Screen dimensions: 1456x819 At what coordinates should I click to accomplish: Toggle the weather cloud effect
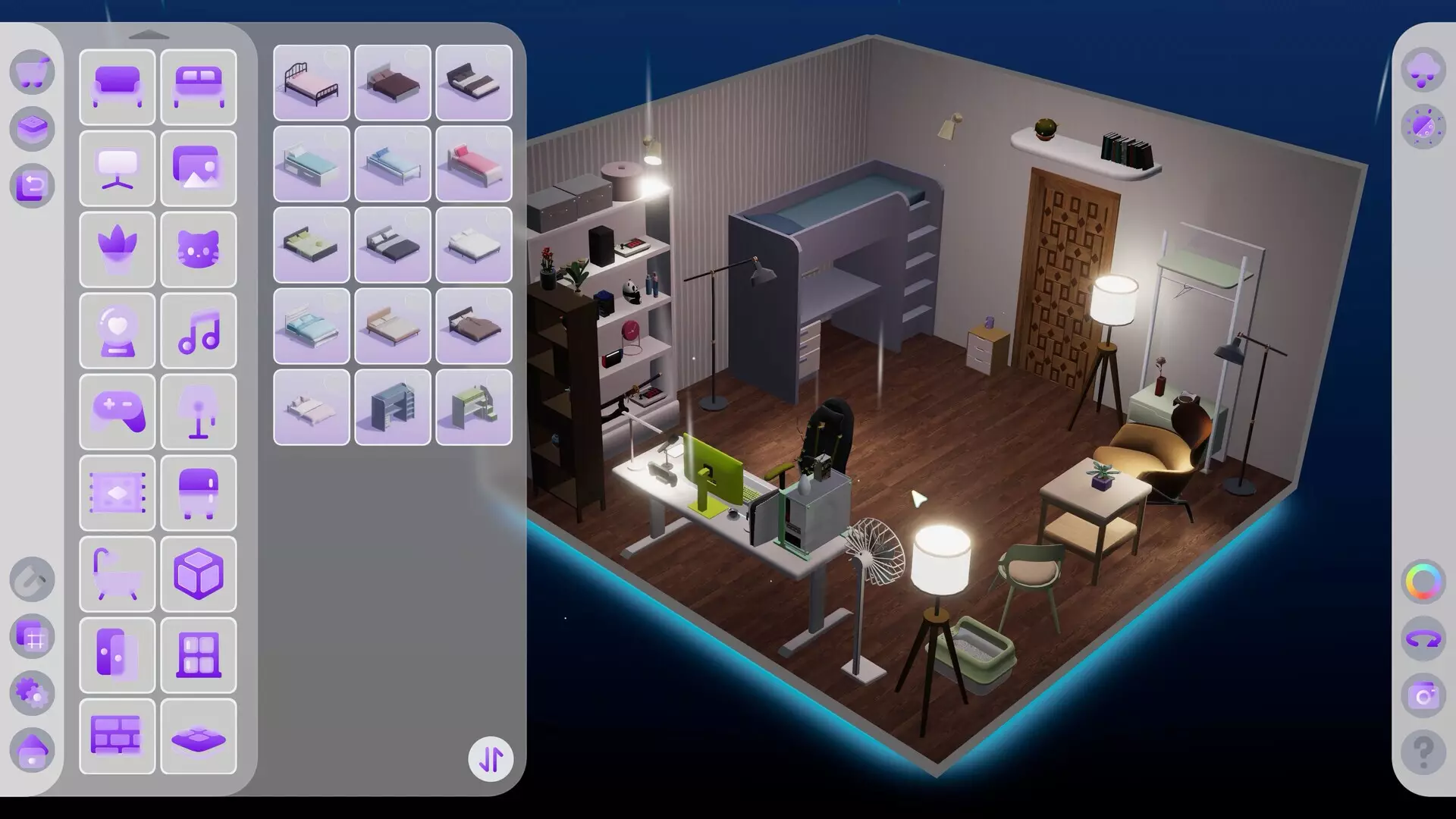tap(1424, 70)
